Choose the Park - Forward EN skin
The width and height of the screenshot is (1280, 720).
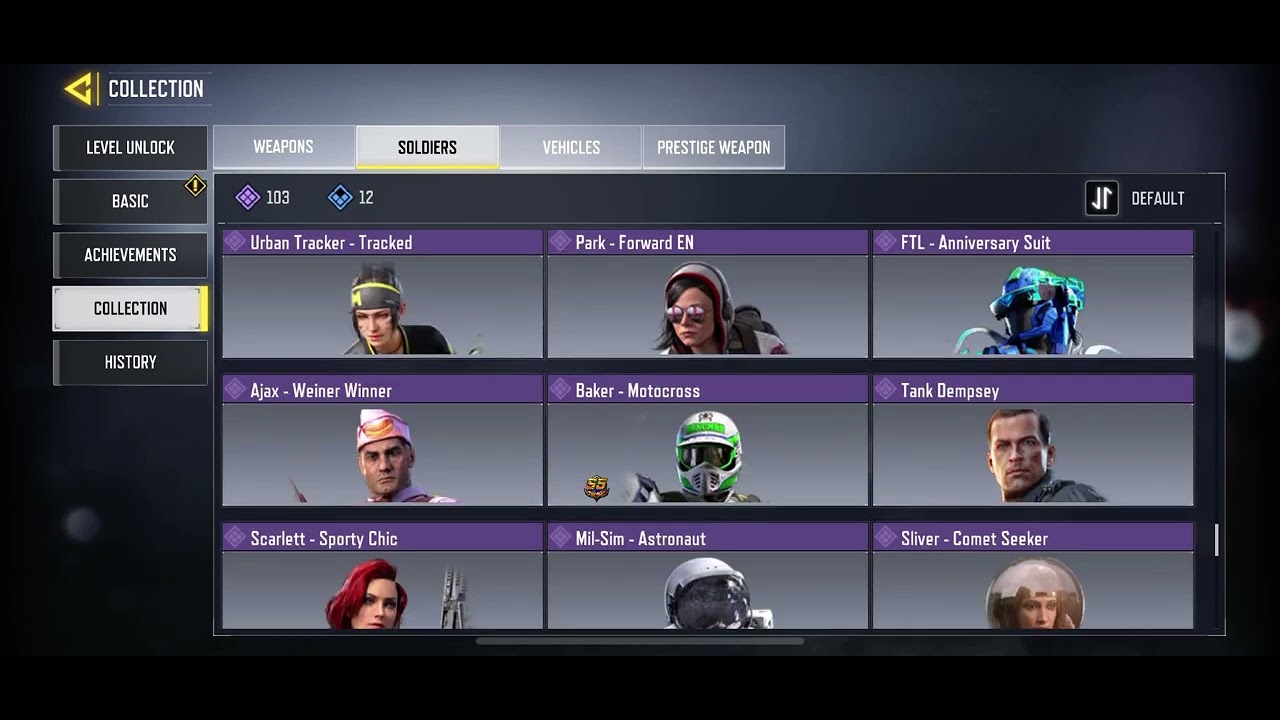(707, 295)
